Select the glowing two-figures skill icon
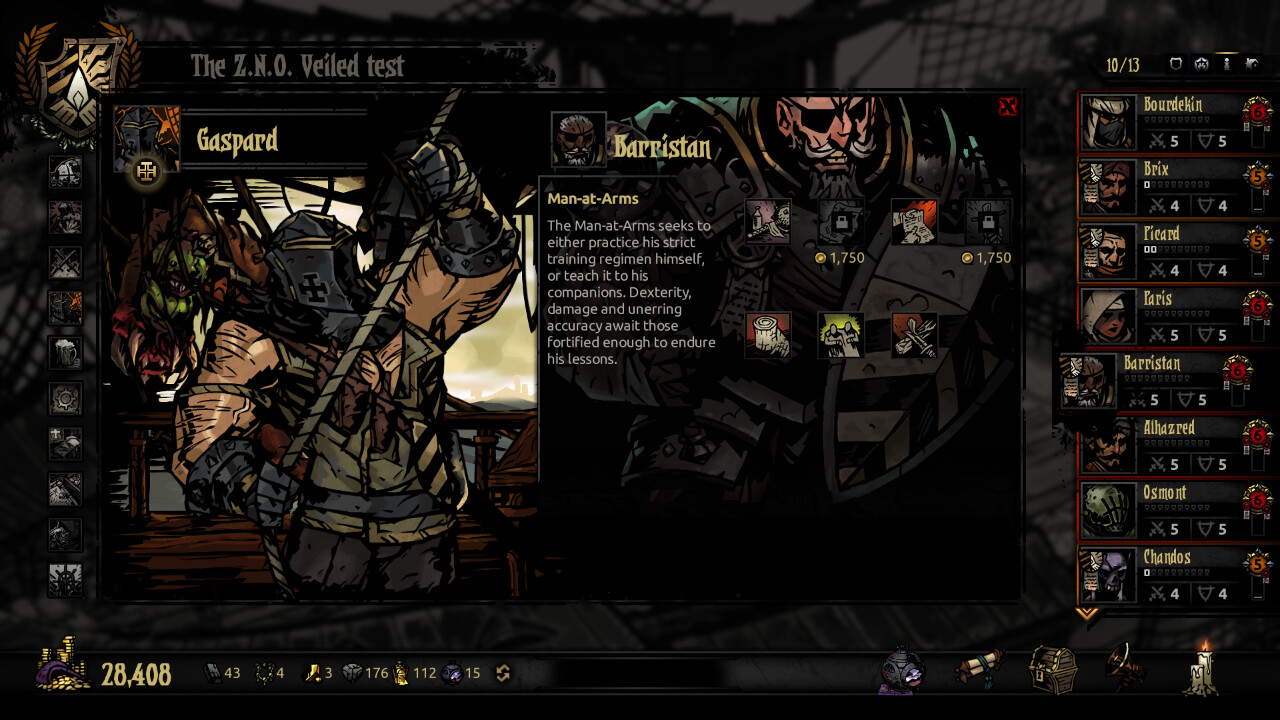1280x720 pixels. pos(841,335)
